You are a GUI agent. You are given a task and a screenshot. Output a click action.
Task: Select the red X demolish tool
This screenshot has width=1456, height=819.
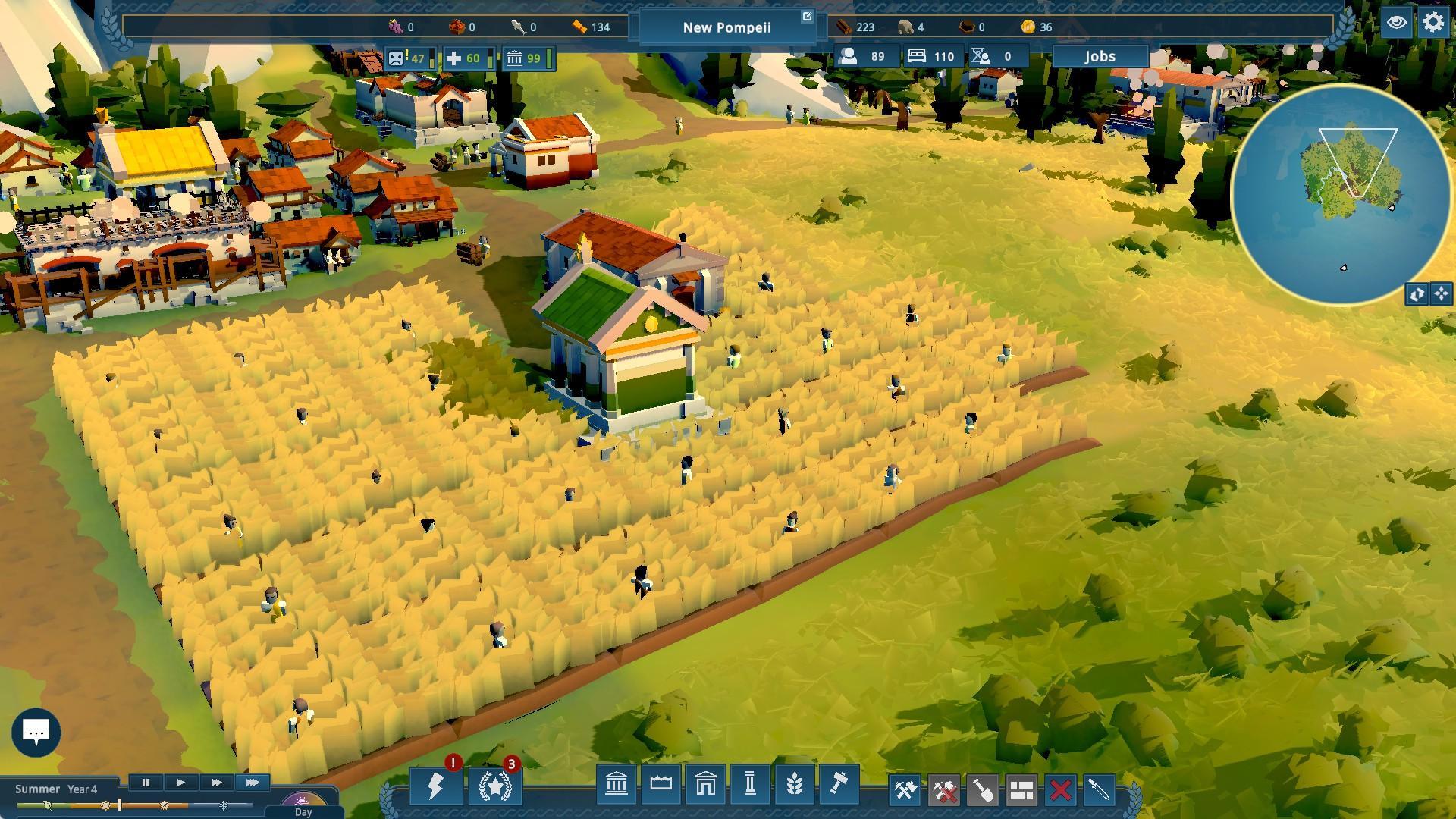pos(1061,791)
